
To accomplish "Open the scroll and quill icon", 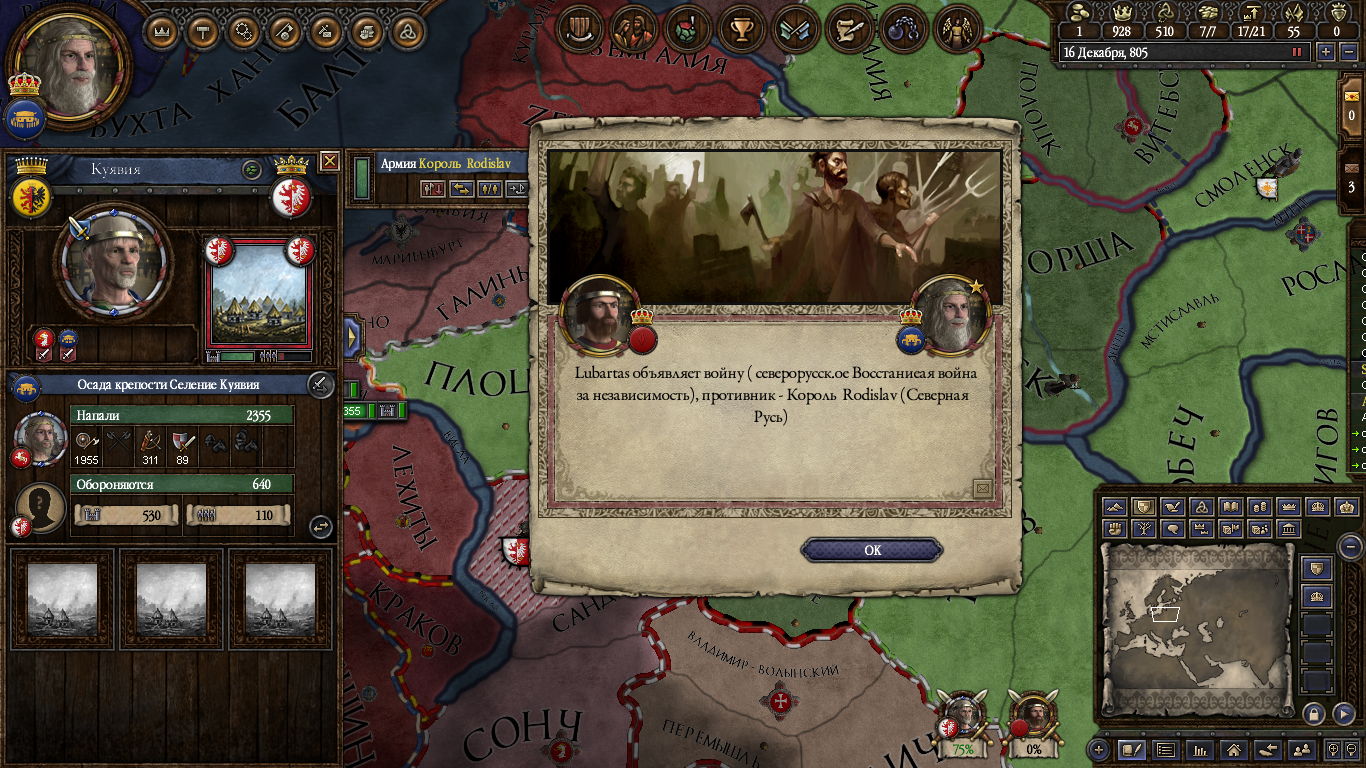I will tap(850, 29).
